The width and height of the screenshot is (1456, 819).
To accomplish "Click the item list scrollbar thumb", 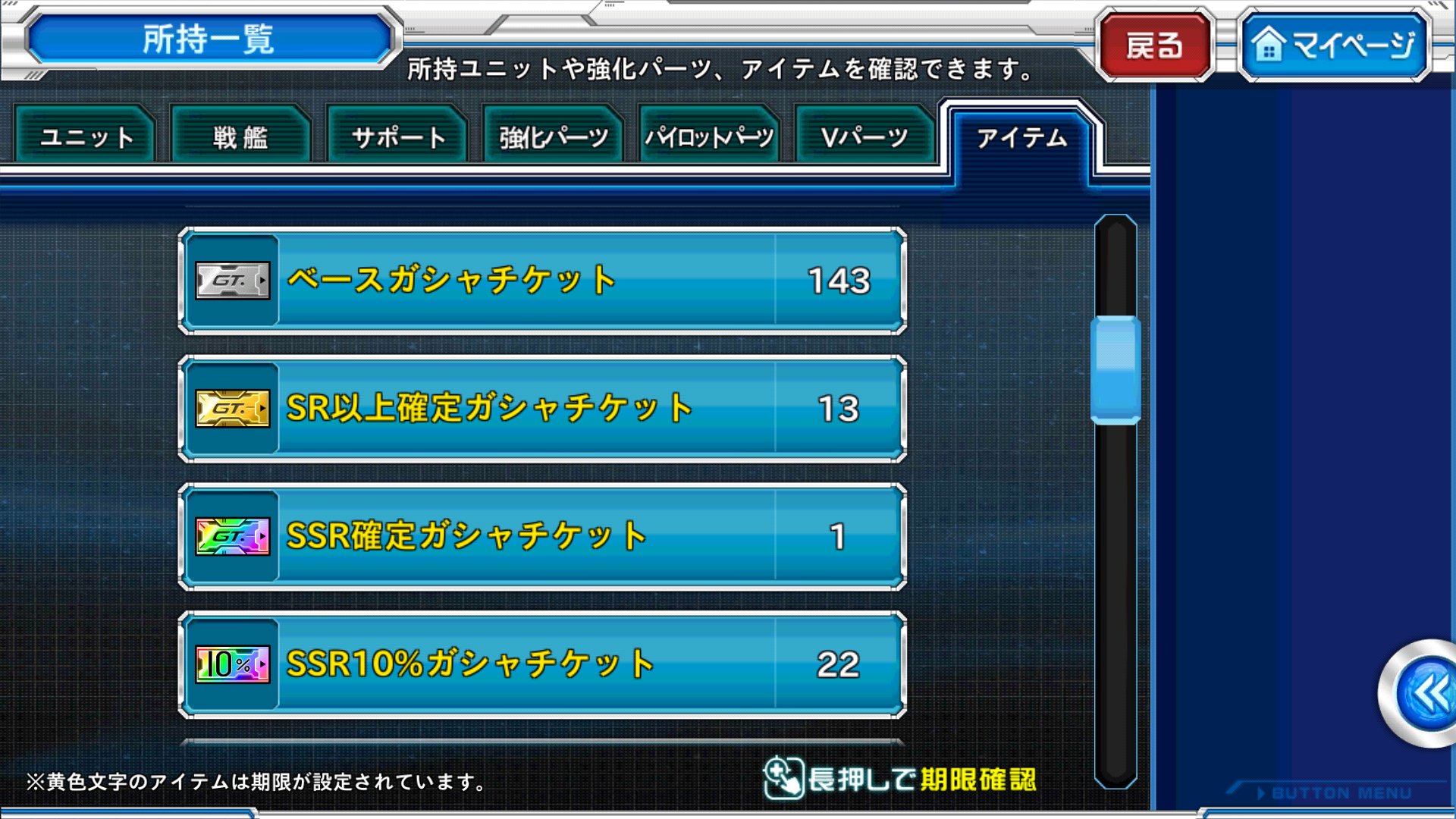I will point(1116,369).
